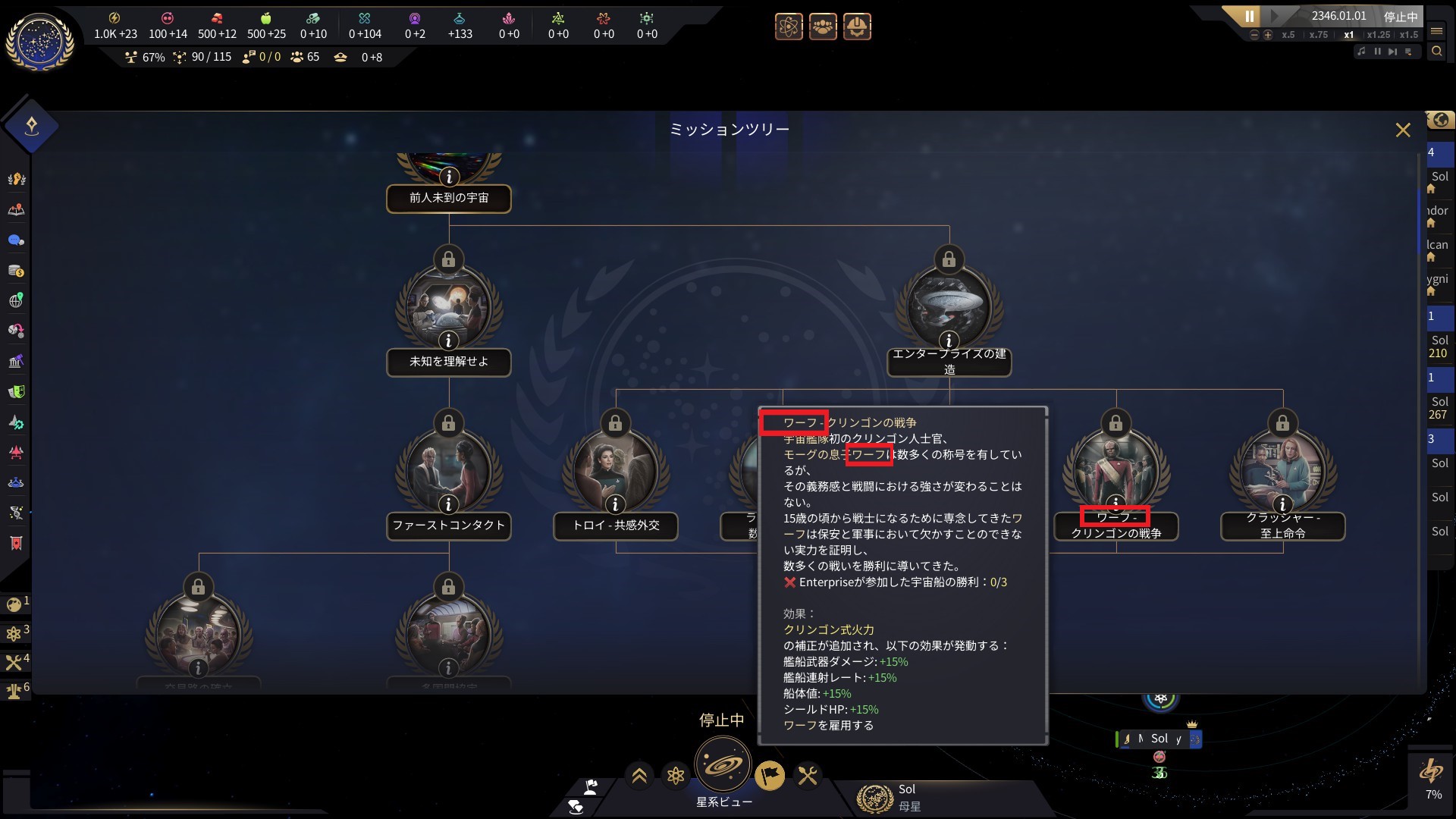Open the globe icon in the left sidebar
1456x819 pixels.
(15, 300)
